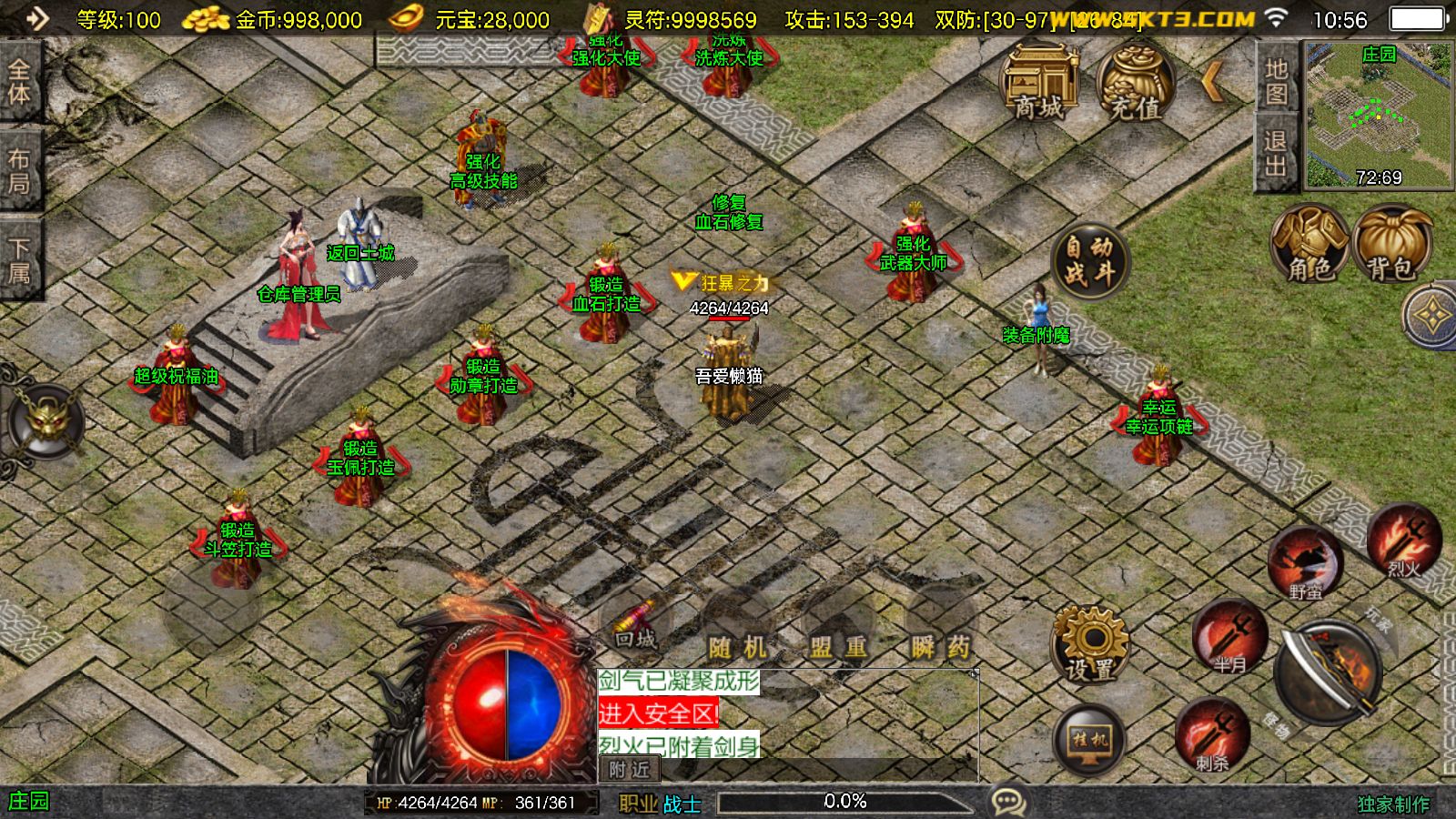Open the 庄园 minimap
The width and height of the screenshot is (1456, 819).
(x=1379, y=114)
